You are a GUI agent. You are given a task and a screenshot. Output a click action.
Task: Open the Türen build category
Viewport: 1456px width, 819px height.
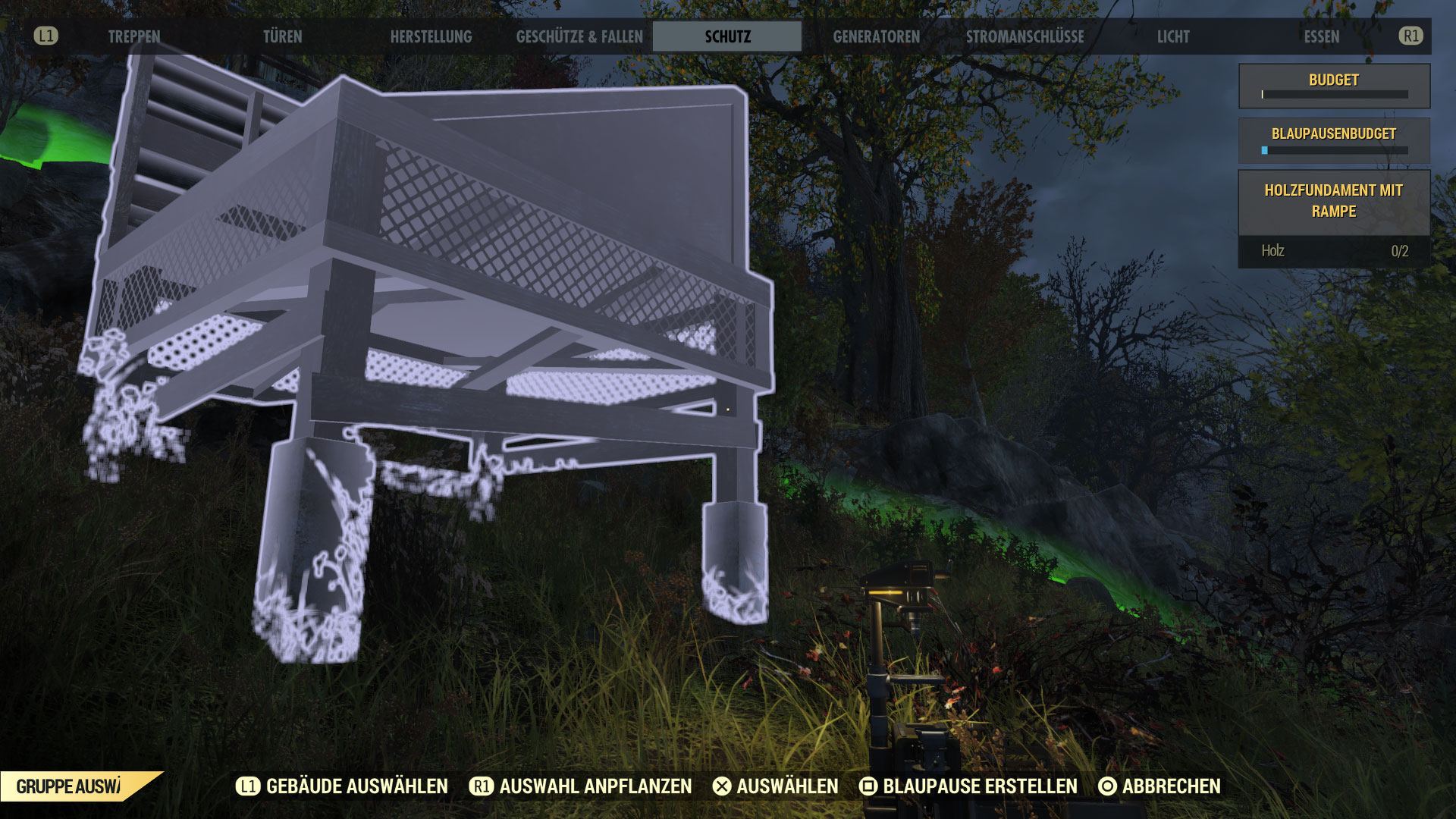282,36
